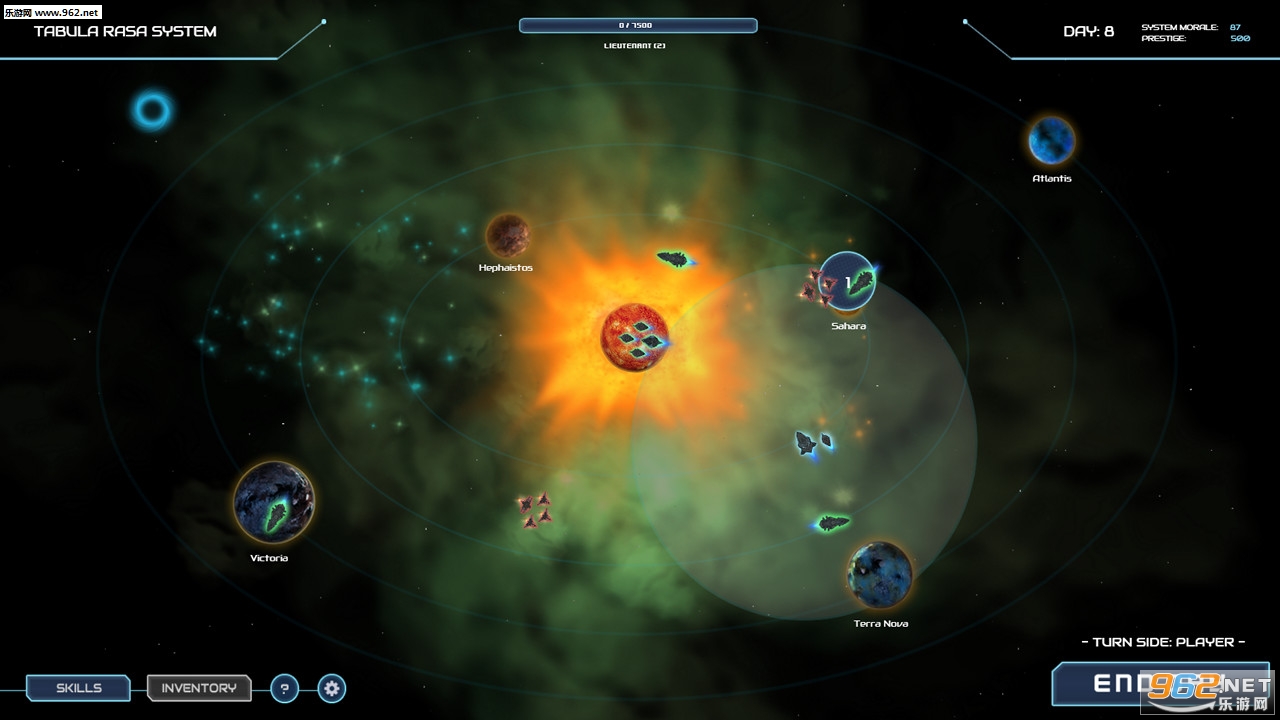Select the Terra Nova planet
Screen dimensions: 1280x720
pyautogui.click(x=880, y=574)
